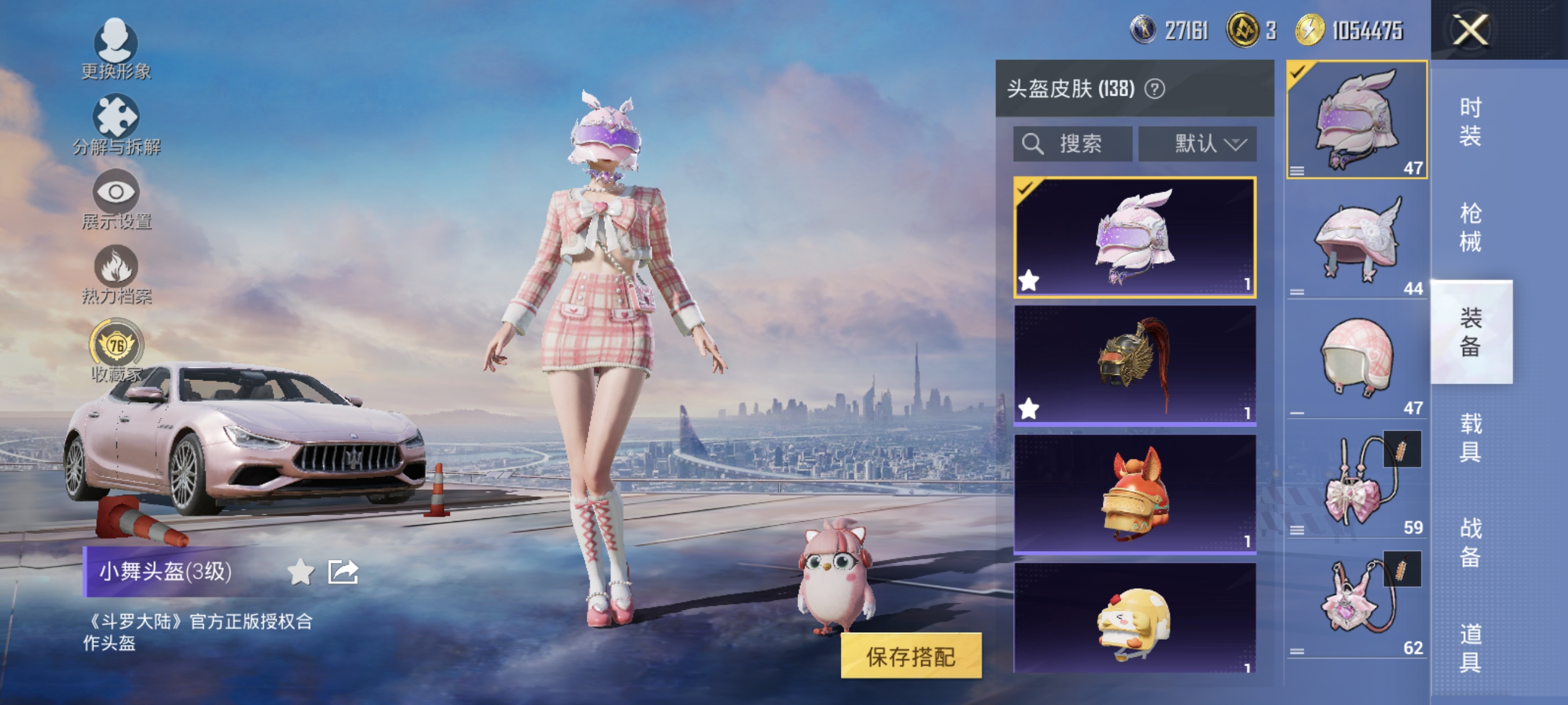
Task: Open 展示设置 display settings
Action: tap(116, 192)
